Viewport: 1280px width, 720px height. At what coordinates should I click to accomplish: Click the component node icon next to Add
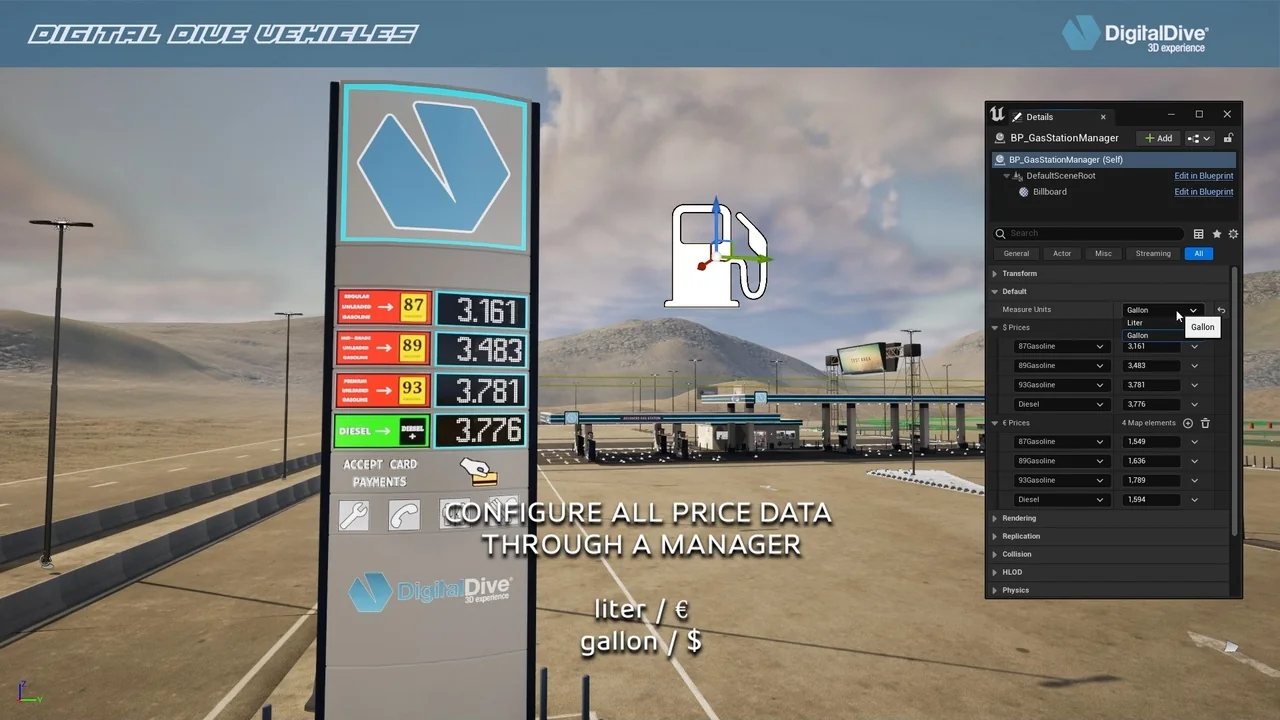click(1197, 138)
